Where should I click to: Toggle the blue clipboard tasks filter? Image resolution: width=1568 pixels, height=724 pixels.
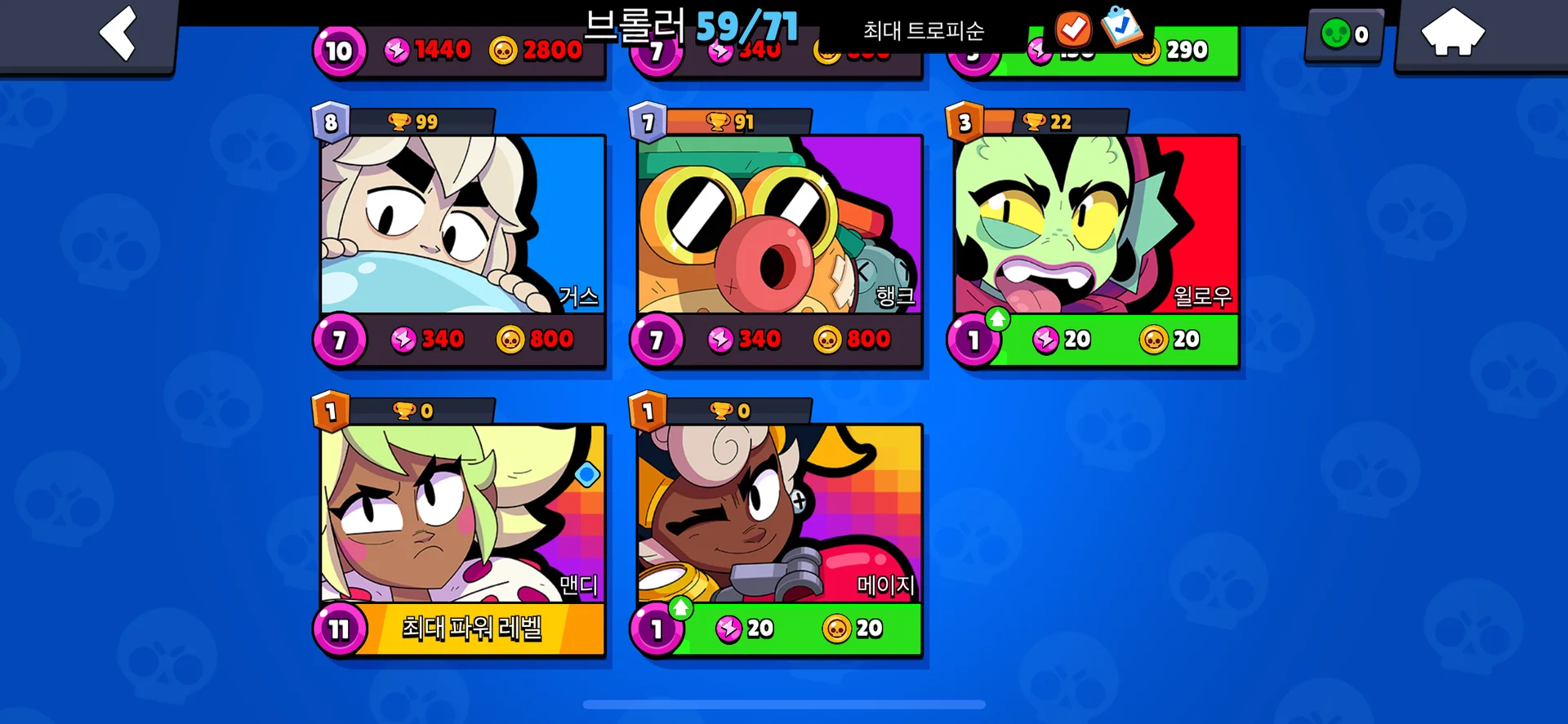[x=1123, y=27]
